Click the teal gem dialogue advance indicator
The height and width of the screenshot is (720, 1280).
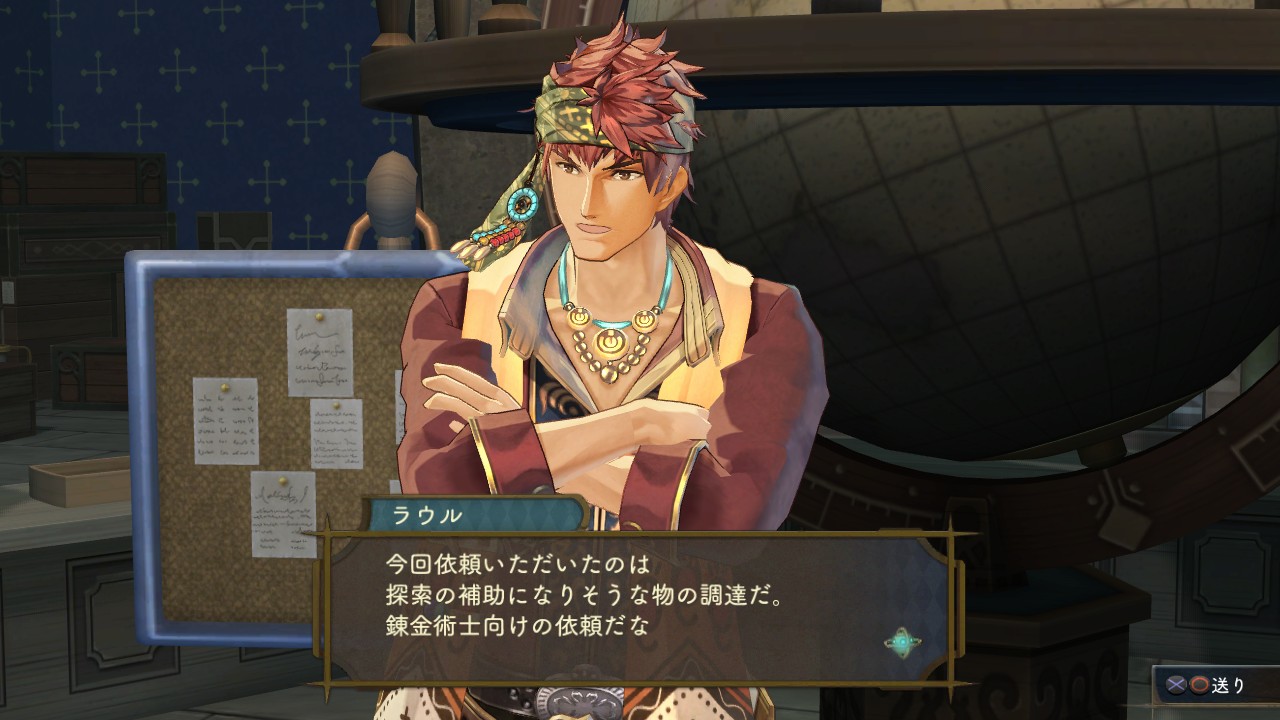[x=903, y=642]
